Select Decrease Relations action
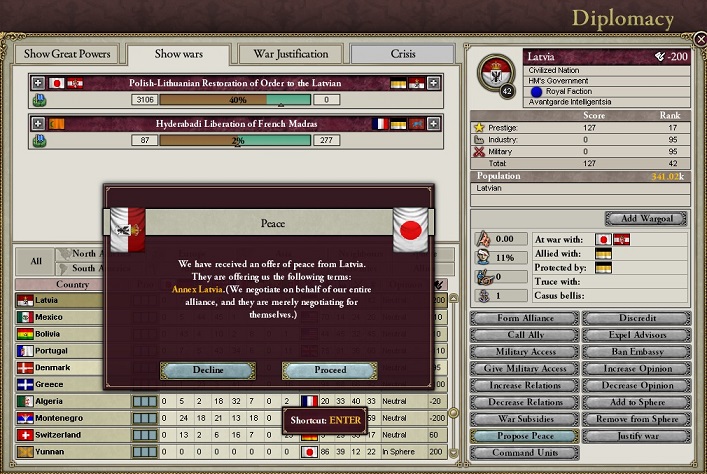The height and width of the screenshot is (474, 707). point(524,403)
